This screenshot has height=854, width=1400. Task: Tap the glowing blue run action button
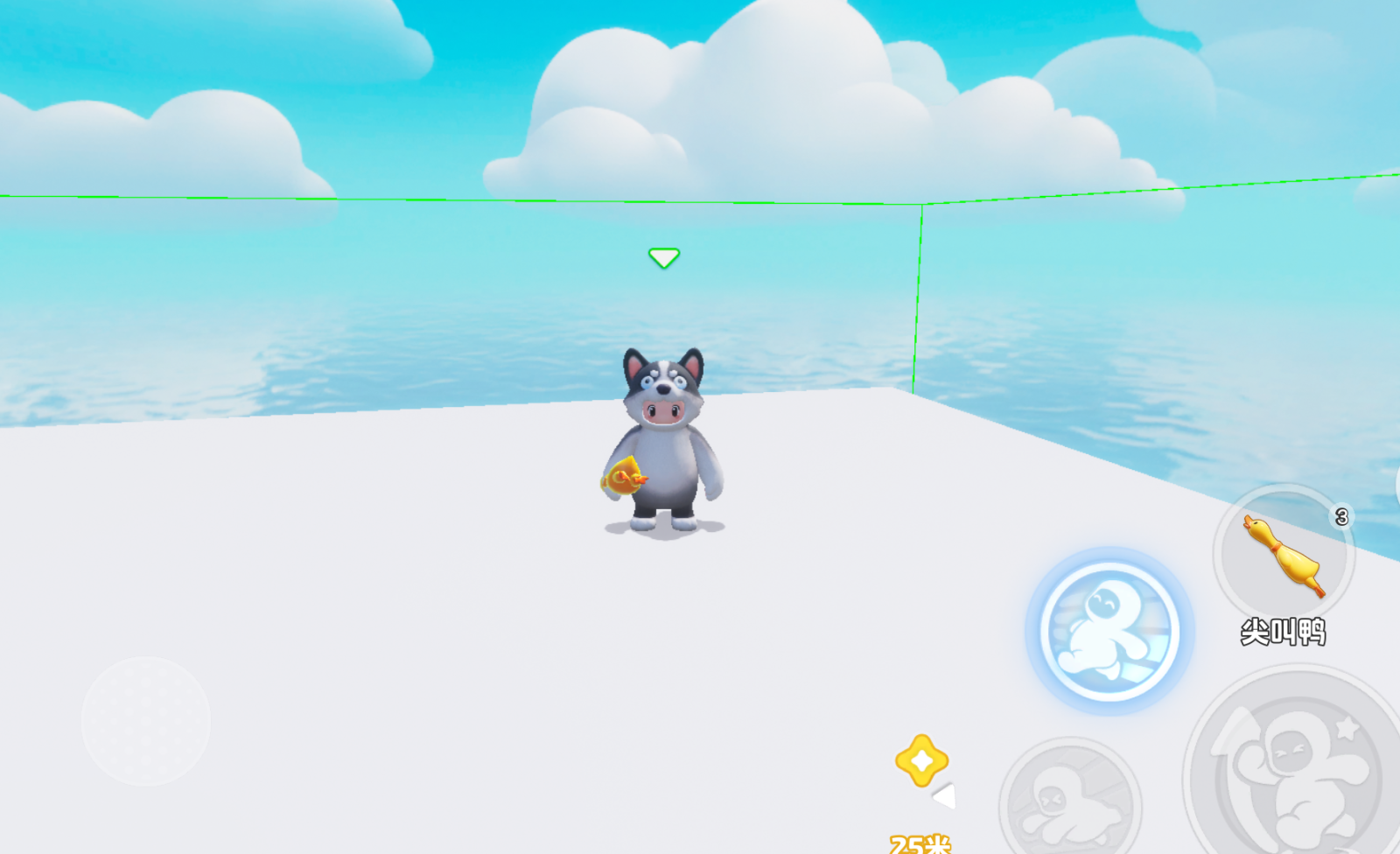pos(1109,631)
